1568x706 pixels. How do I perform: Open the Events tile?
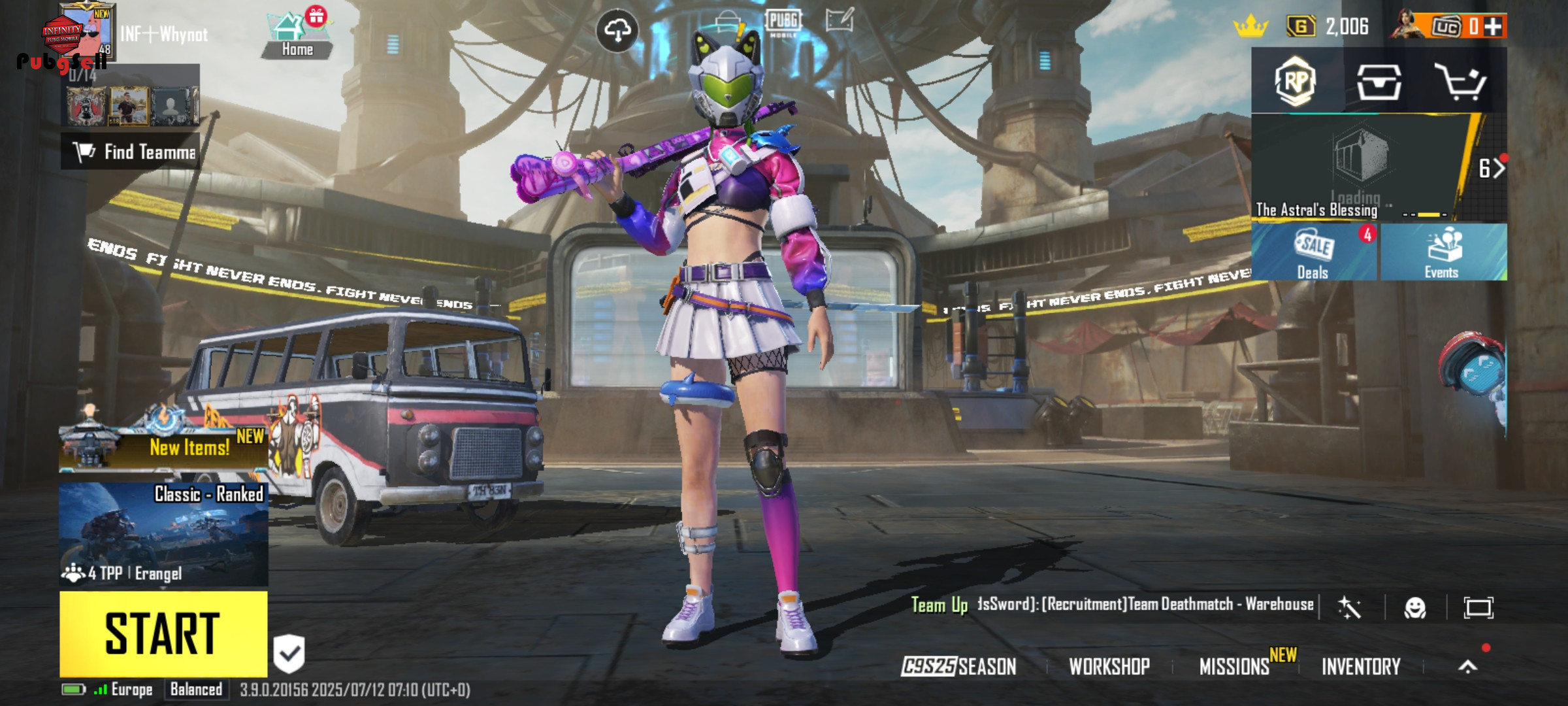coord(1443,252)
